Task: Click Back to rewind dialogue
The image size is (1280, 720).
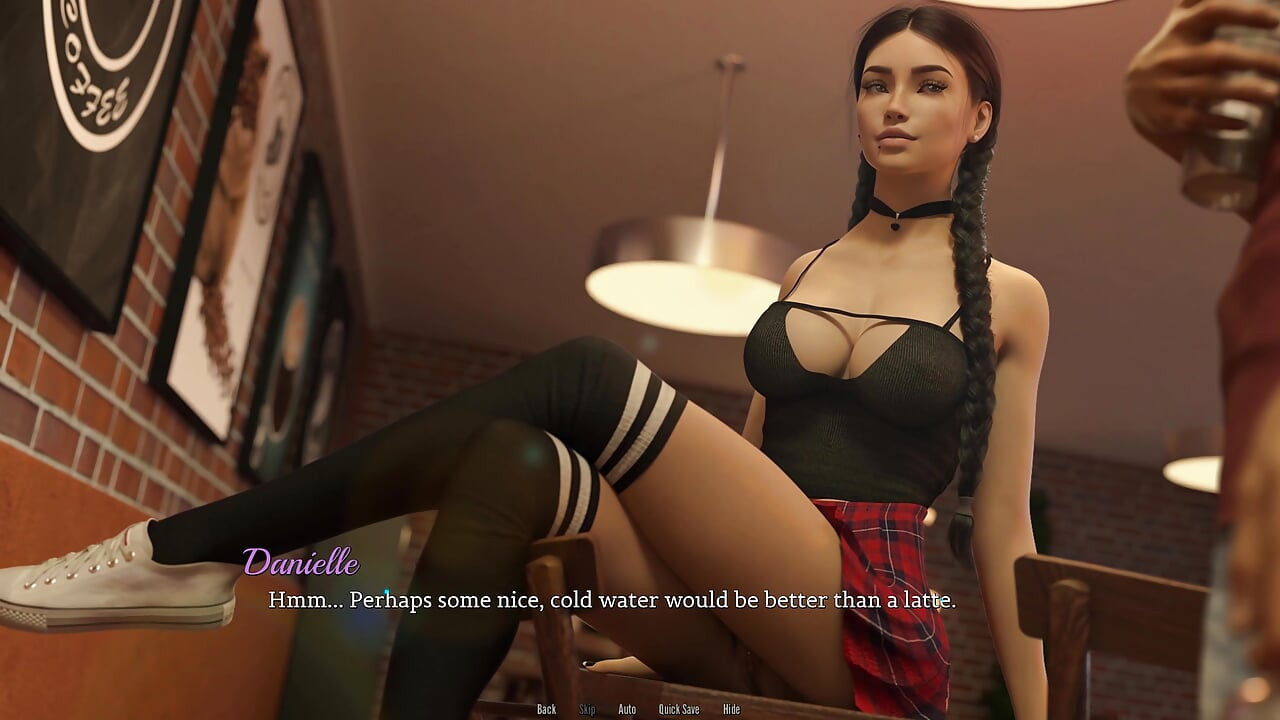Action: pyautogui.click(x=546, y=709)
